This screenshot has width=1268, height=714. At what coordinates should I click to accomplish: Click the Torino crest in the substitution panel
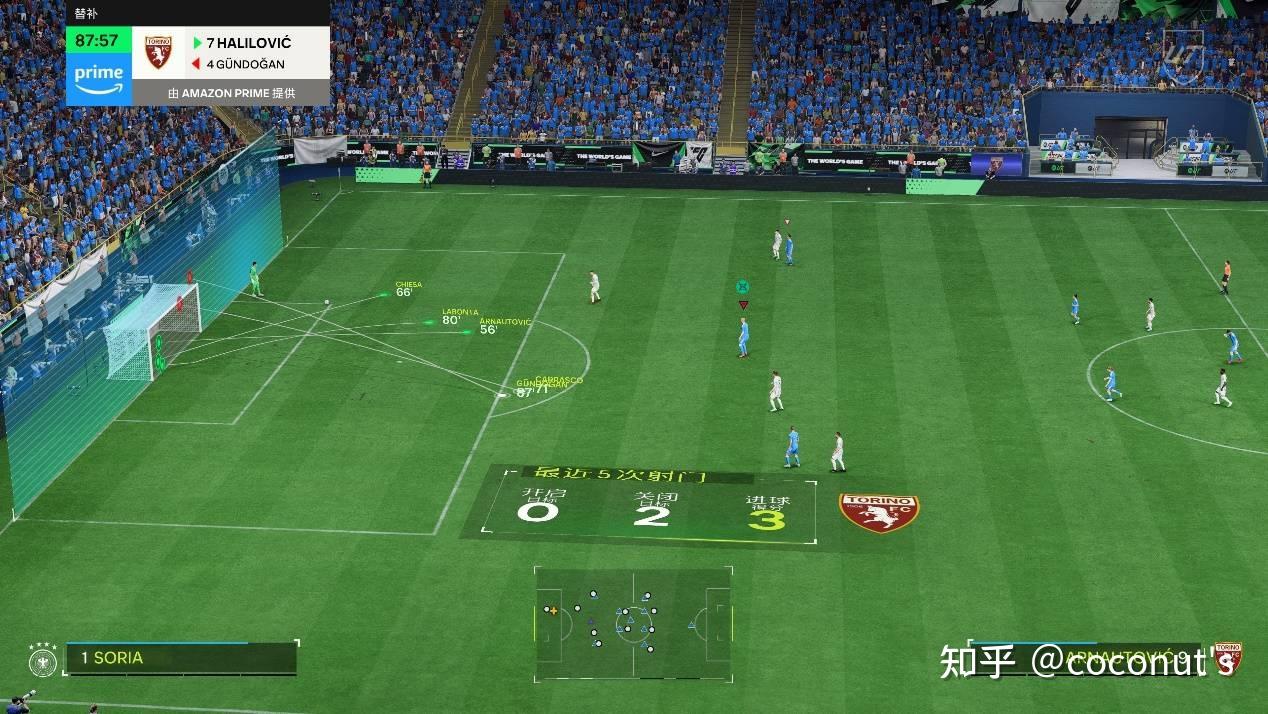click(158, 53)
